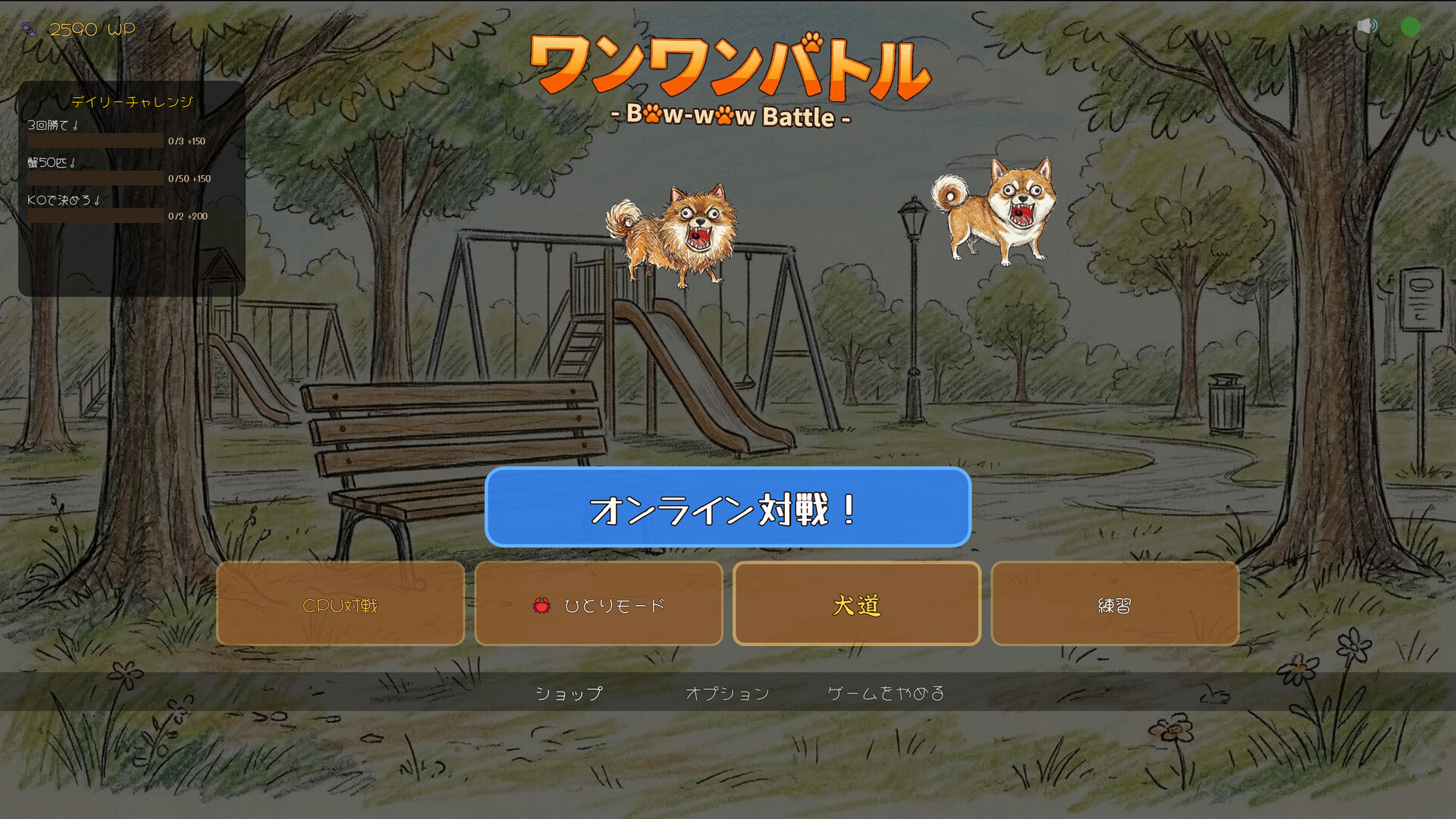Screen dimensions: 1456x819
Task: Click the 0/3 +150 challenge progress bar
Action: [96, 141]
